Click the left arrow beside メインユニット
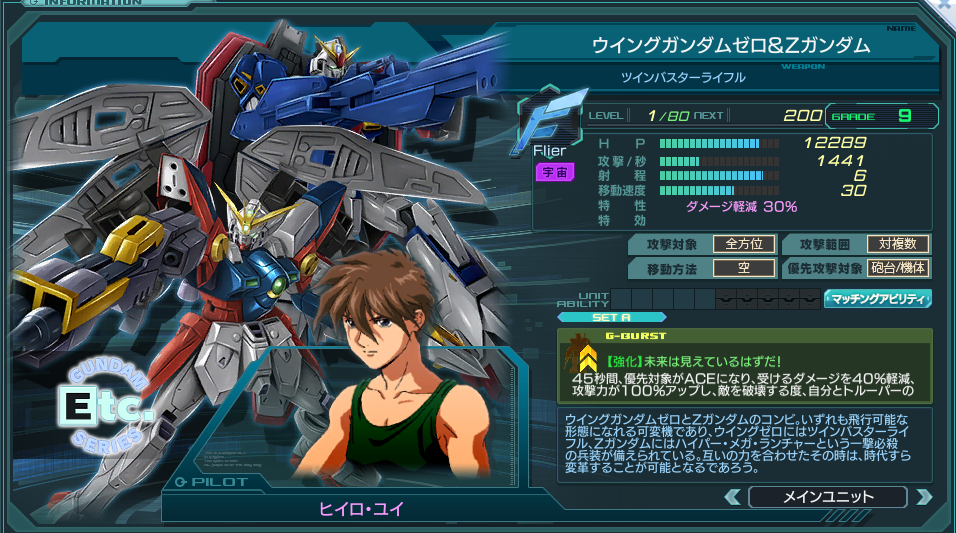This screenshot has width=956, height=533. [733, 497]
